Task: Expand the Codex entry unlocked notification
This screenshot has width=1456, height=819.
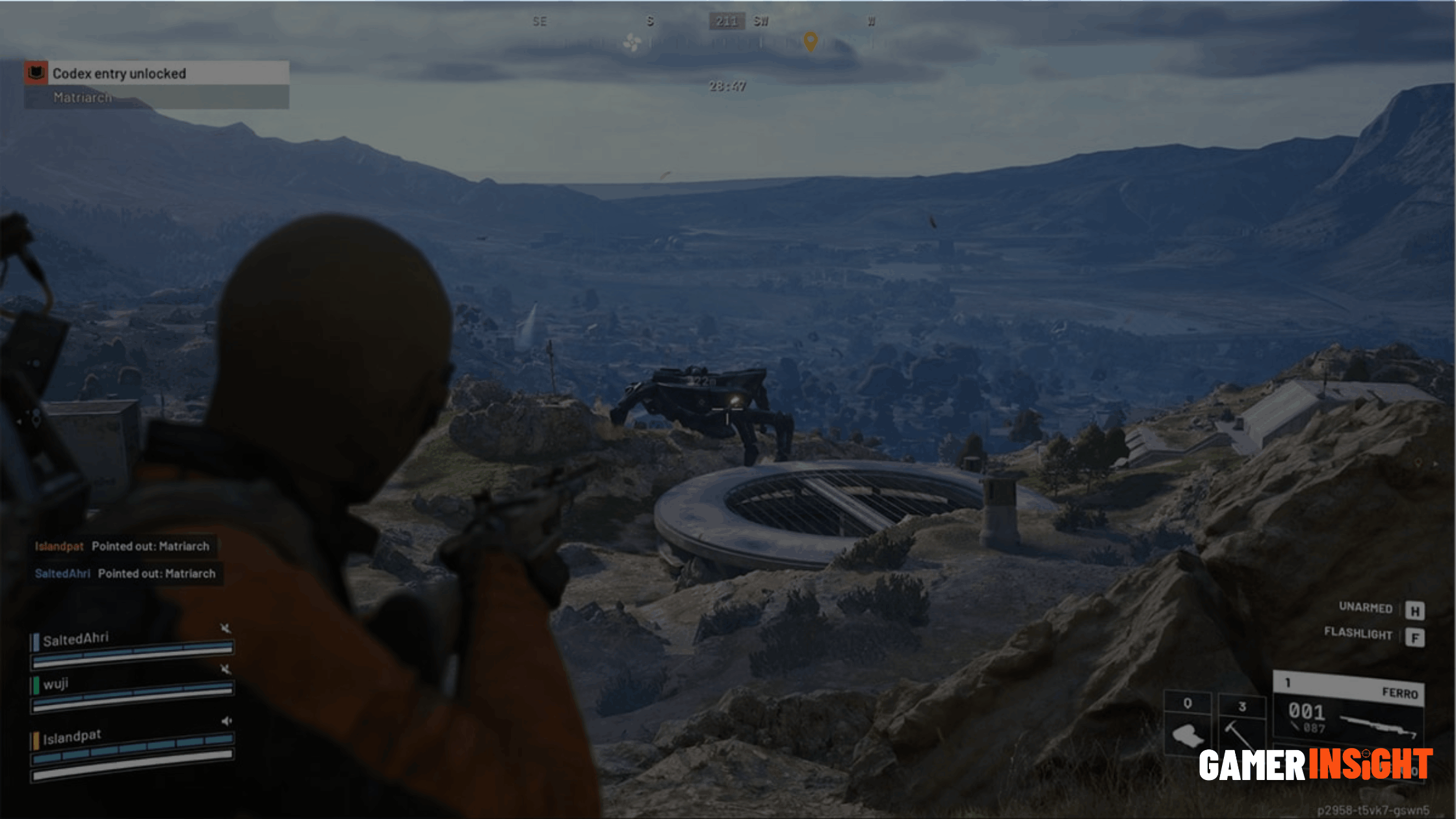Action: point(120,73)
